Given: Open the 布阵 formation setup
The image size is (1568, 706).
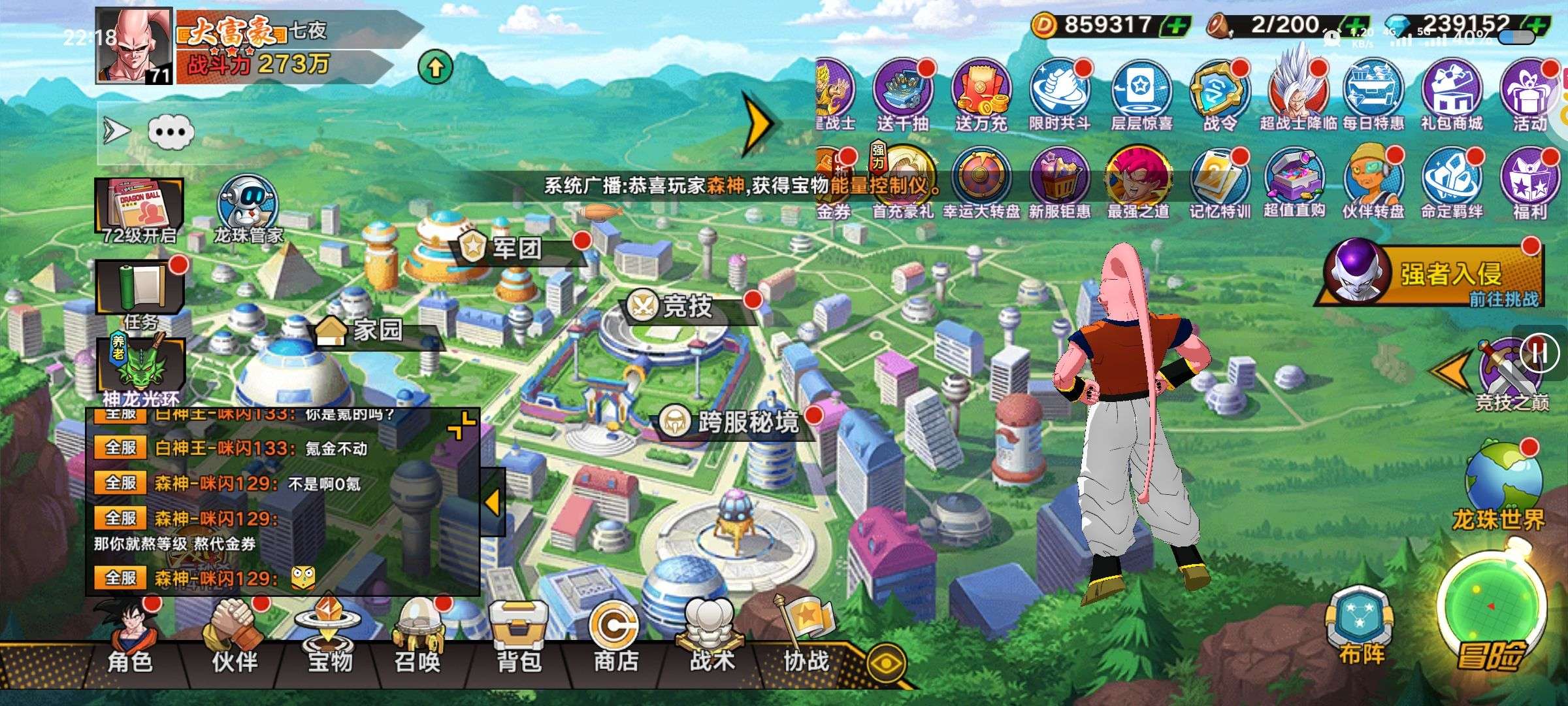Looking at the screenshot, I should pyautogui.click(x=1360, y=628).
